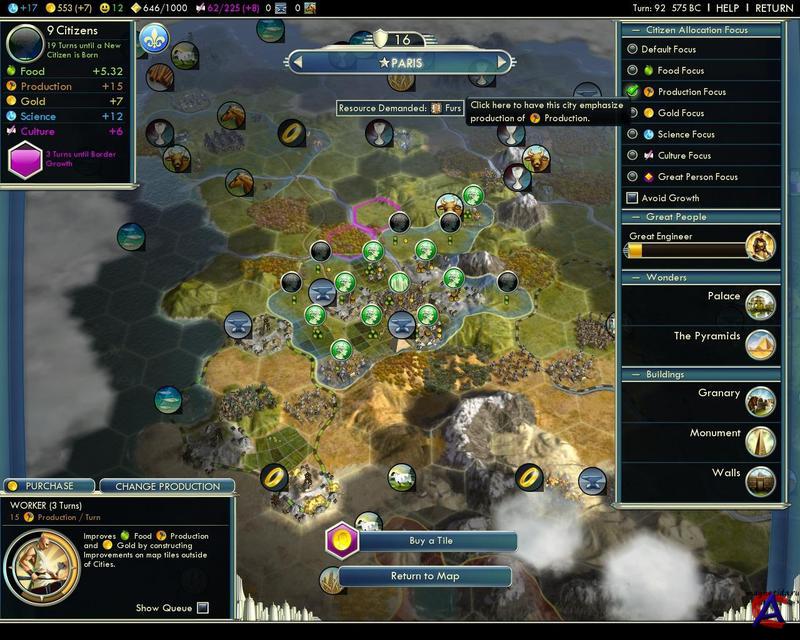The height and width of the screenshot is (640, 800).
Task: Select Default Focus option
Action: [632, 49]
